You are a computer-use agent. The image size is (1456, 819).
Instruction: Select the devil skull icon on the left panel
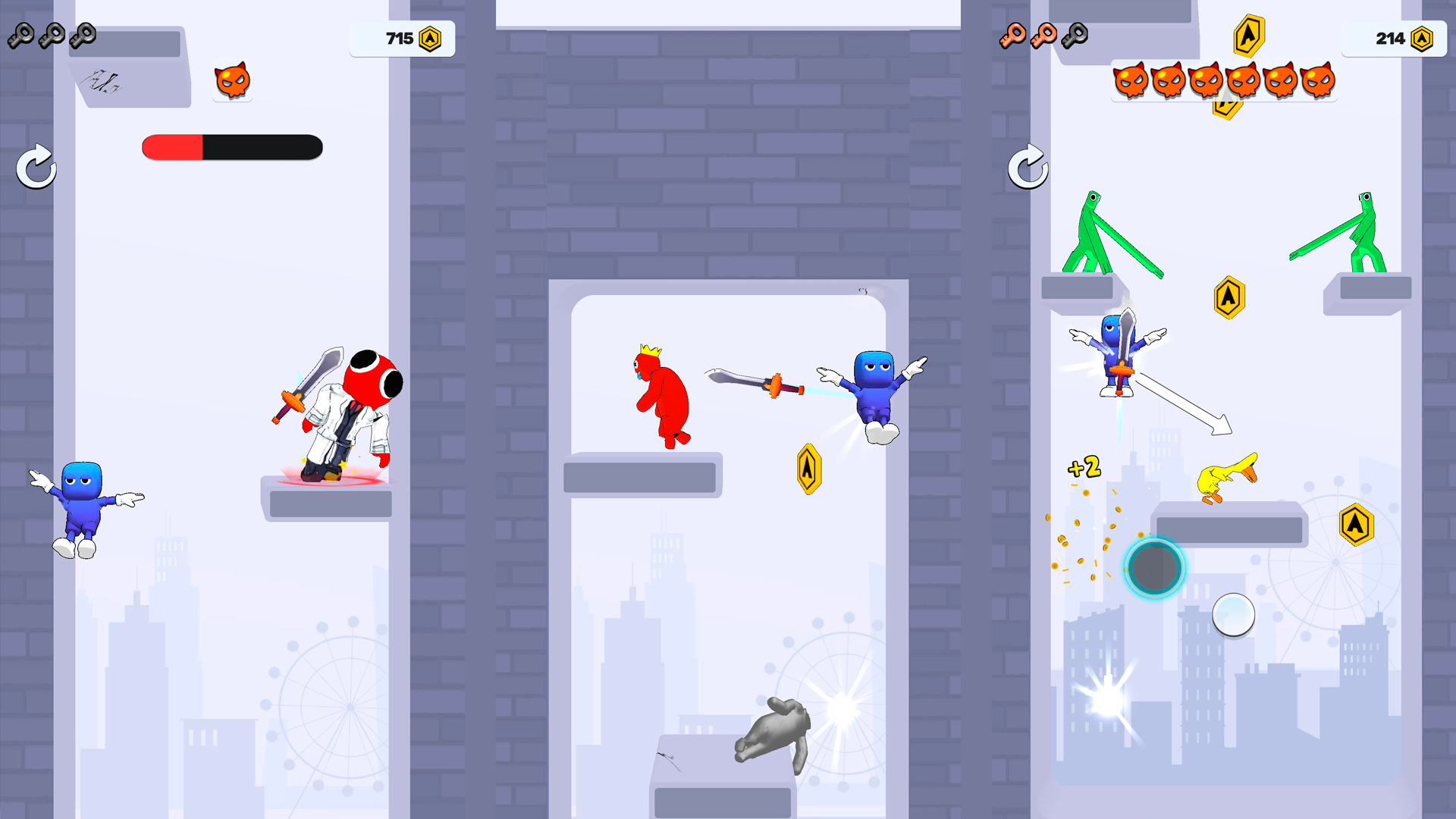pyautogui.click(x=232, y=80)
